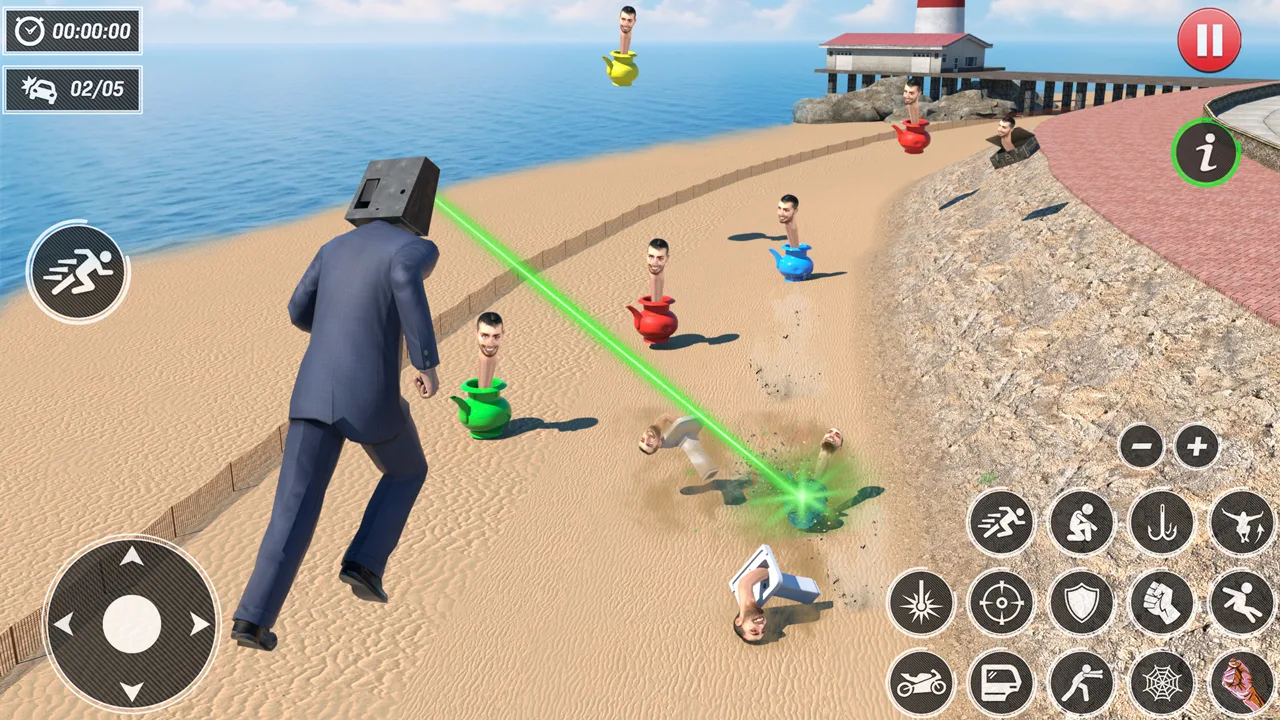Image resolution: width=1280 pixels, height=720 pixels.
Task: Cast the spider web ability
Action: point(1162,683)
